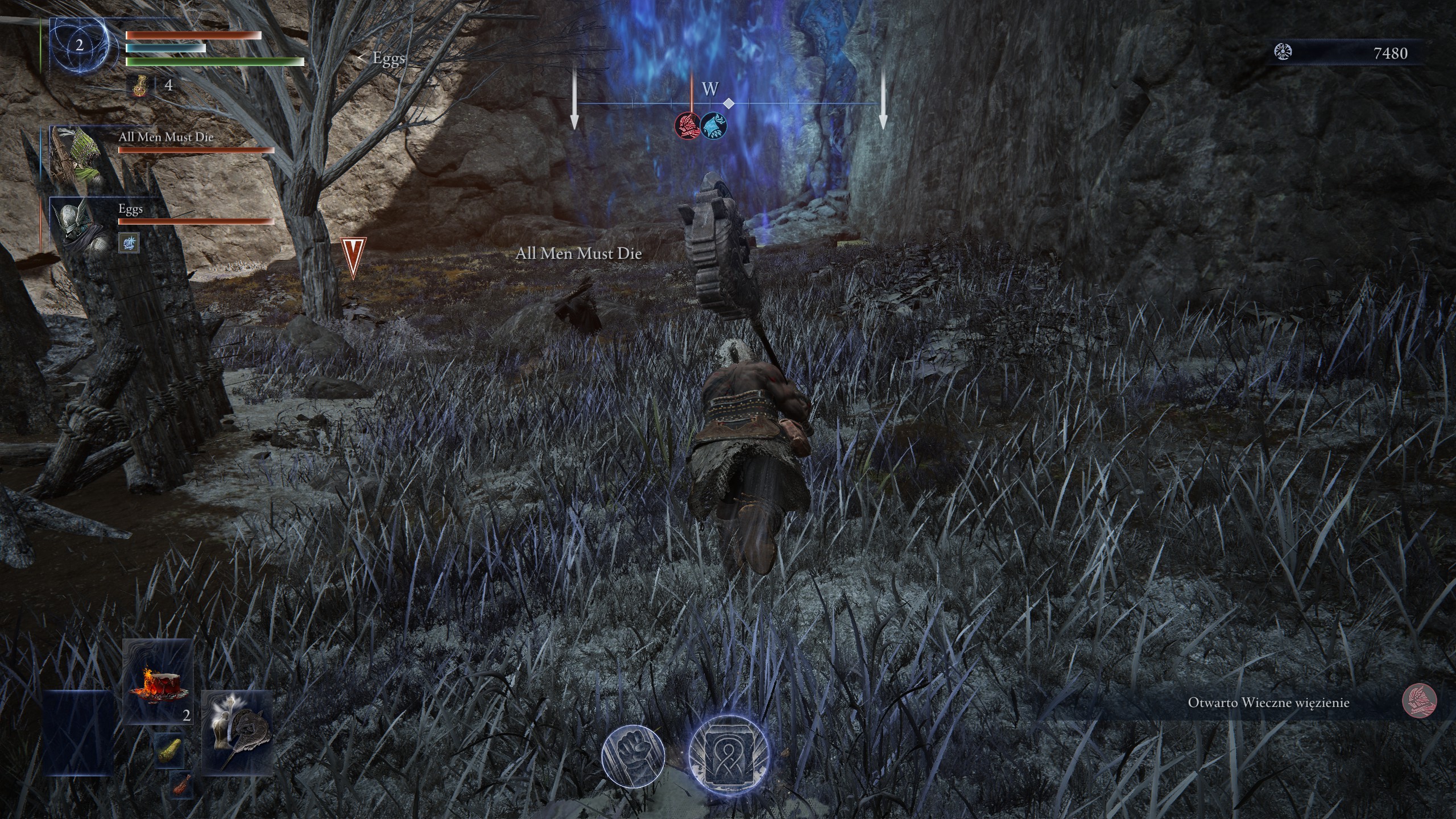Select Eggs' helmeted teammate portrait

pyautogui.click(x=76, y=225)
